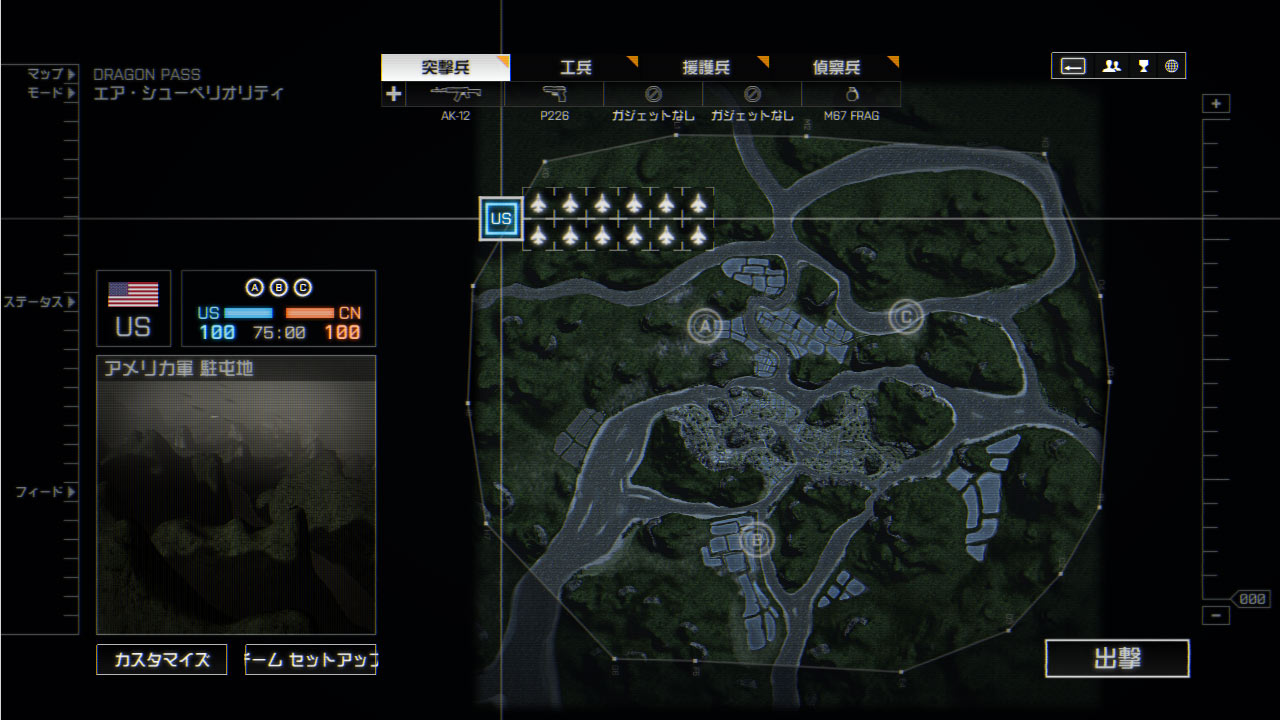Choose the P226 sidearm slot
The width and height of the screenshot is (1280, 720).
click(x=554, y=94)
